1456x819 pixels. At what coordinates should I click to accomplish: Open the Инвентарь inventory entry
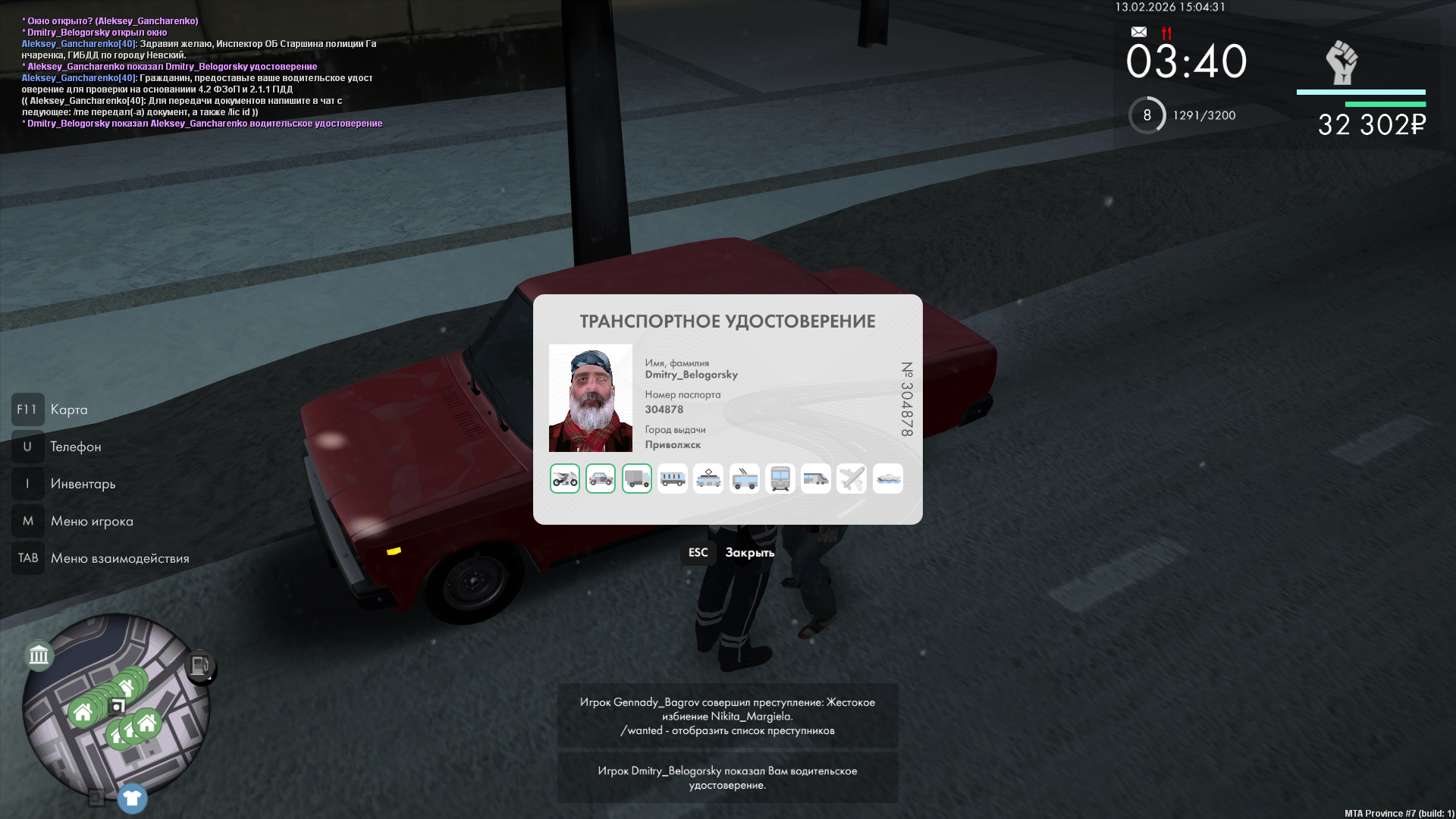(x=83, y=484)
